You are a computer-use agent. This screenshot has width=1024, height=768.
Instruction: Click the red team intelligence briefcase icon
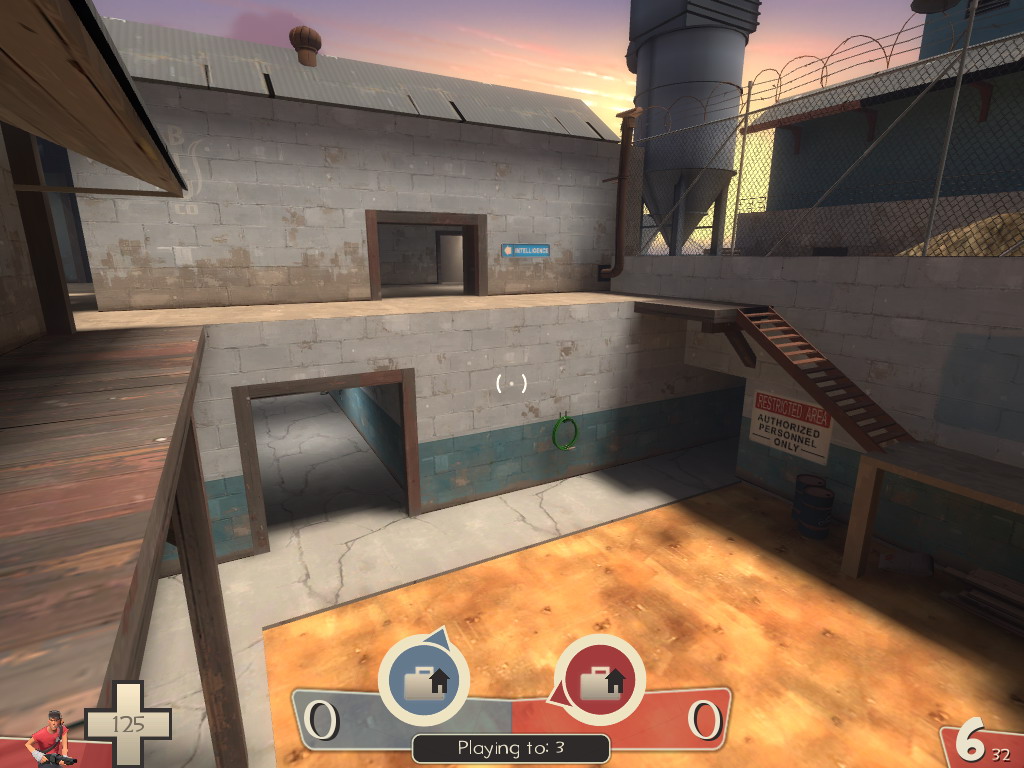599,681
